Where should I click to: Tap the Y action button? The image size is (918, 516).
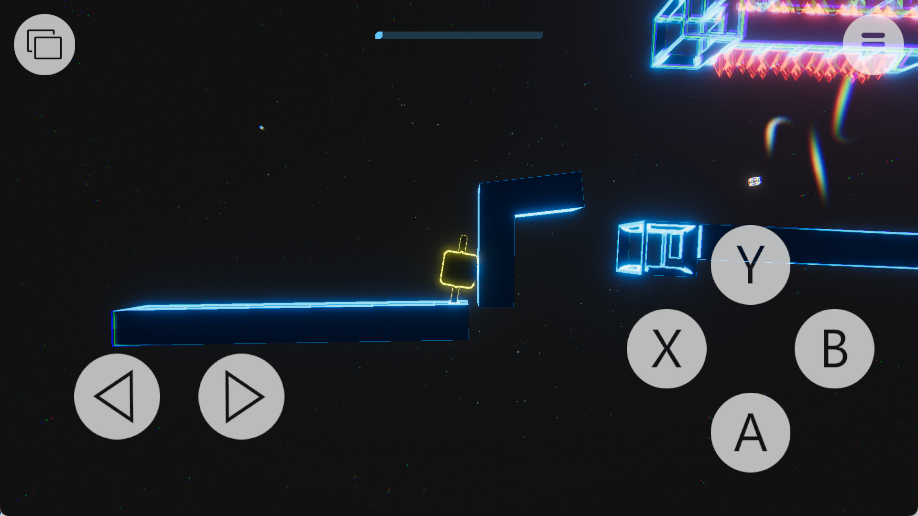click(750, 265)
